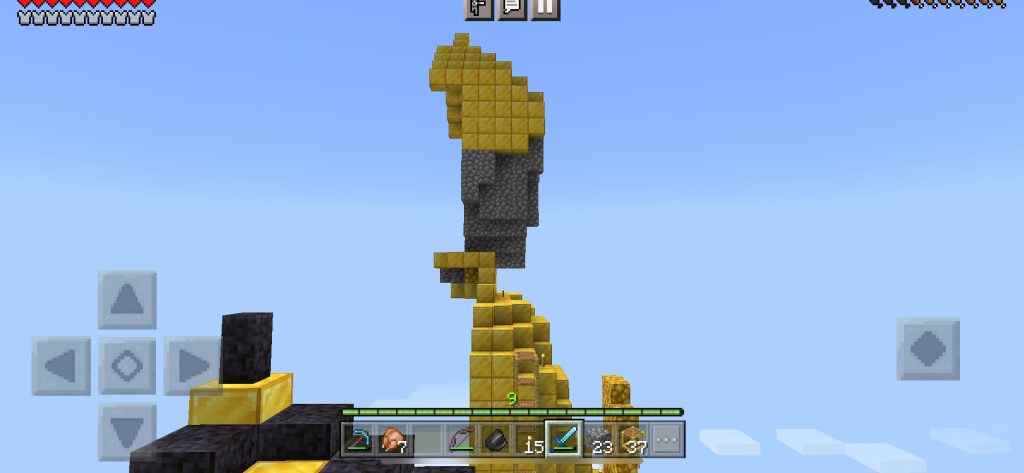
Task: Open the inventory with the three-dots button
Action: click(665, 439)
